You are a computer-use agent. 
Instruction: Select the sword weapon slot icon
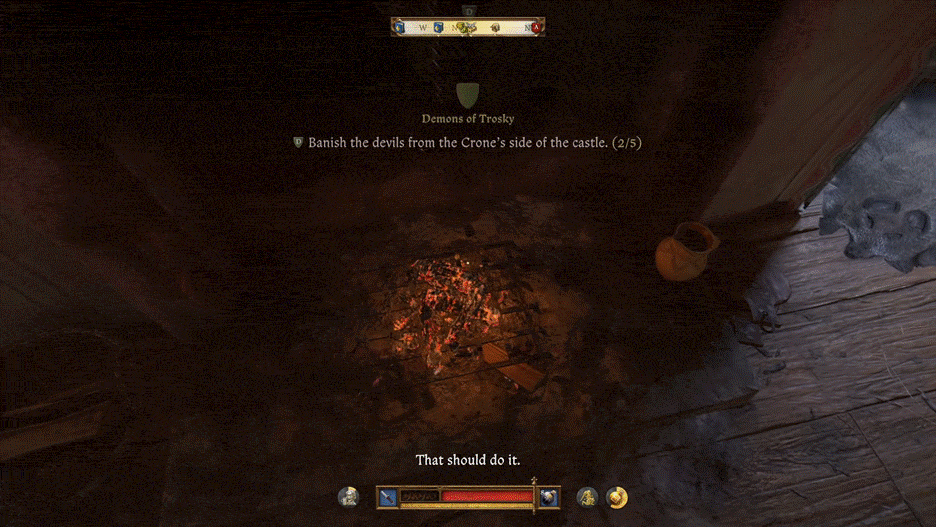(387, 496)
